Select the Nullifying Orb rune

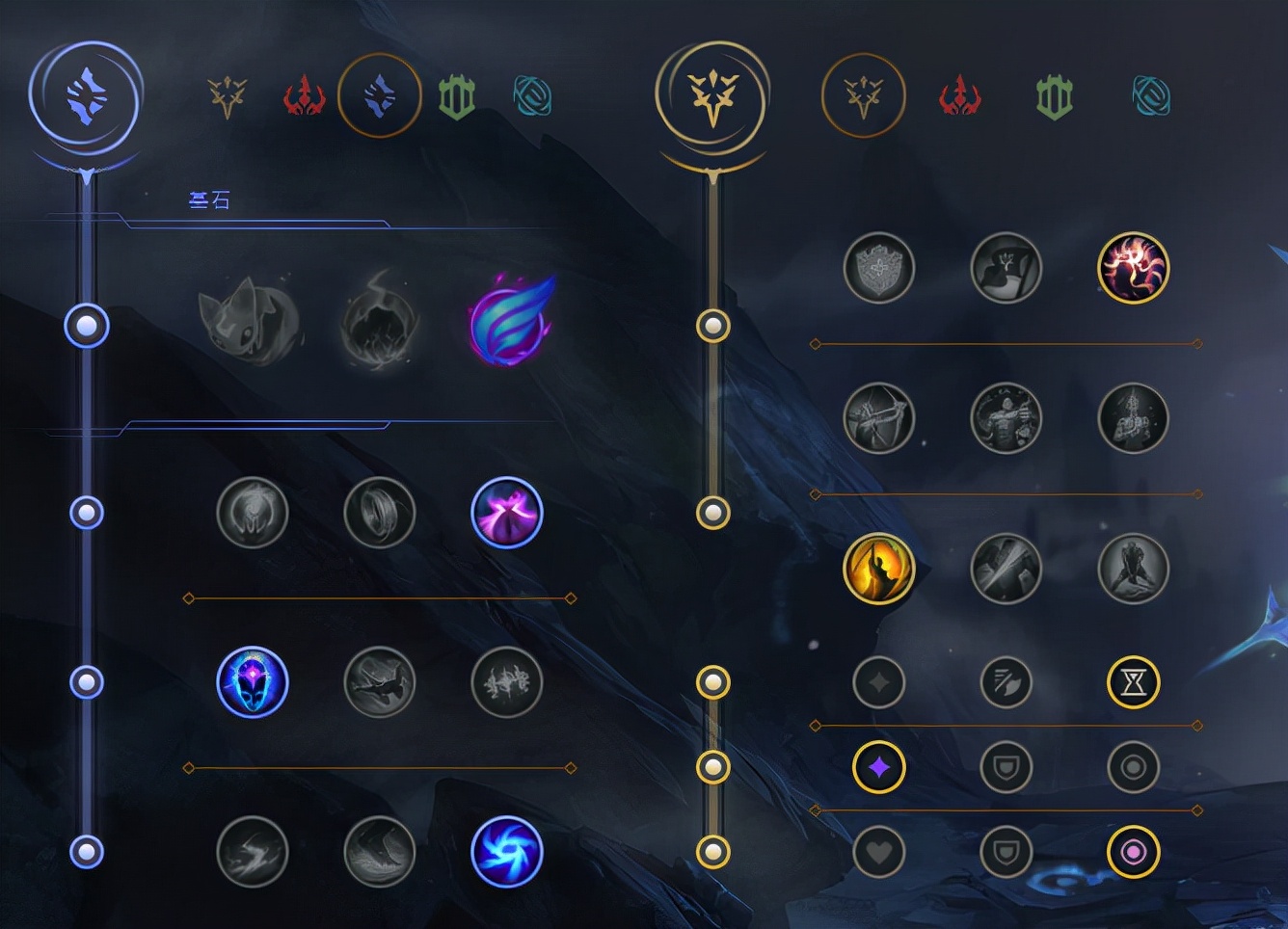tap(253, 513)
